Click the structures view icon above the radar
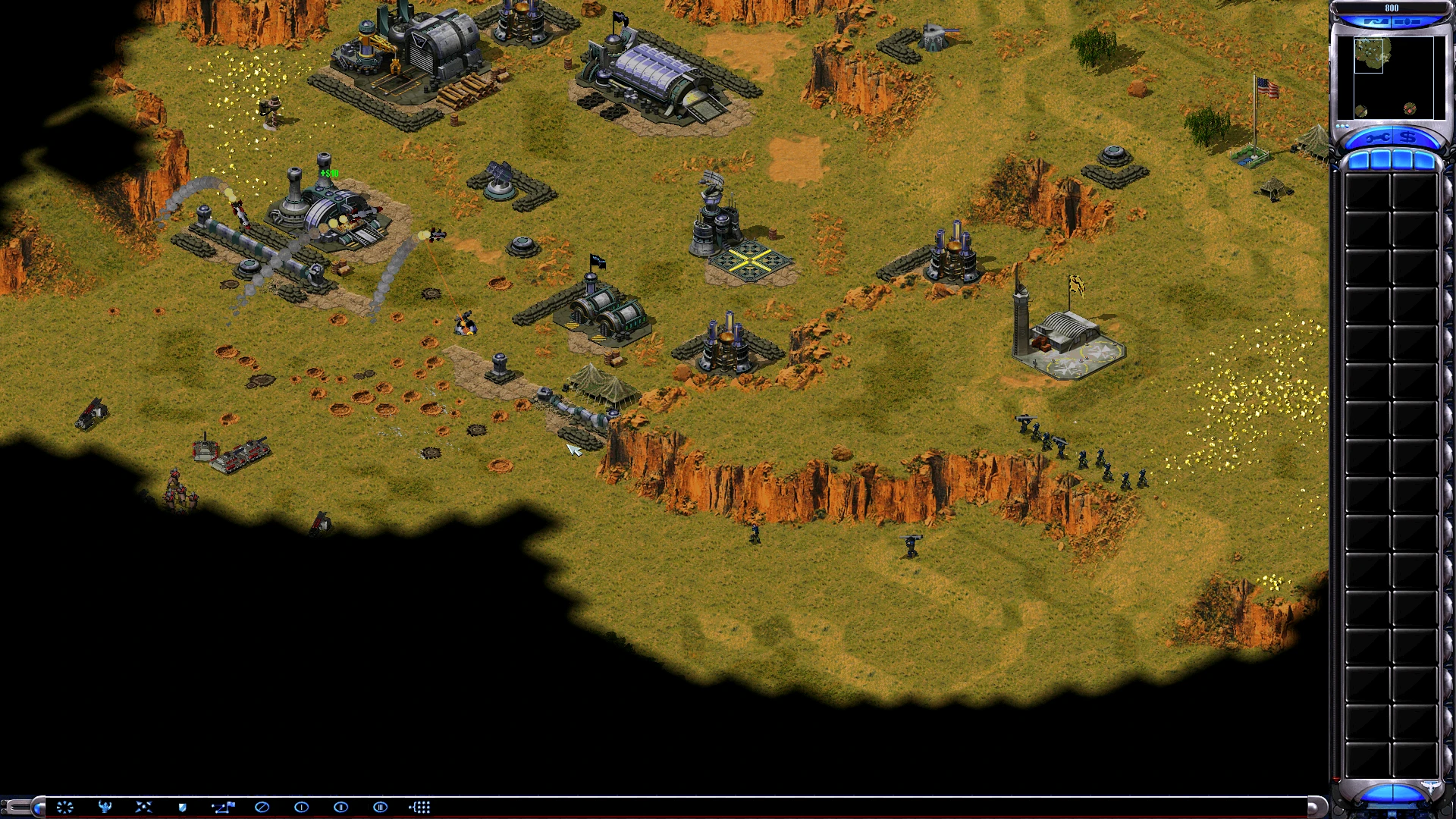This screenshot has height=819, width=1456. click(1376, 21)
